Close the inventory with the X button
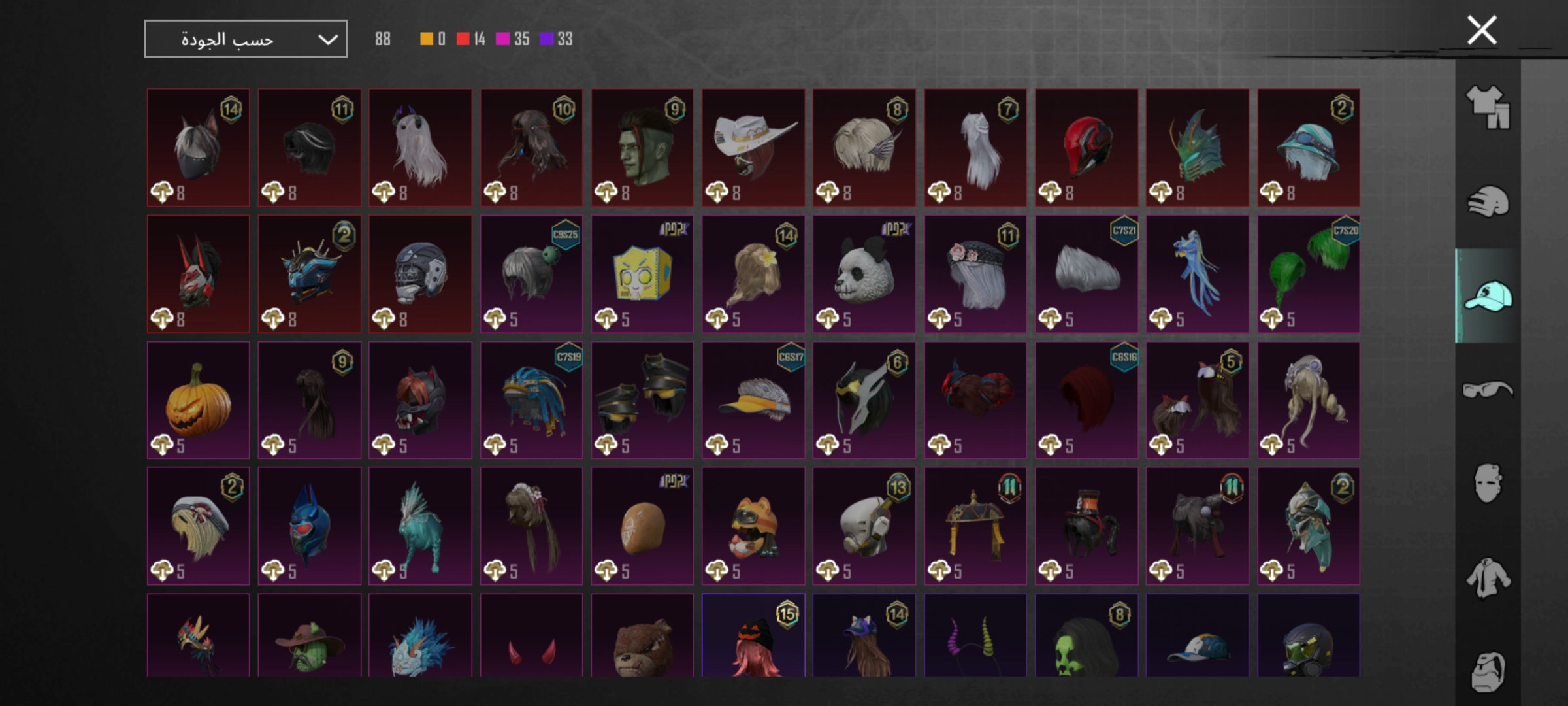Screen dimensions: 1568x706 1482,31
